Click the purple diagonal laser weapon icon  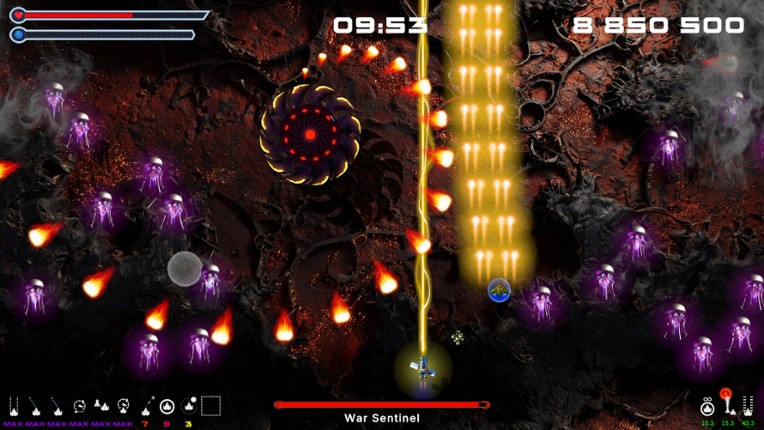(58, 406)
